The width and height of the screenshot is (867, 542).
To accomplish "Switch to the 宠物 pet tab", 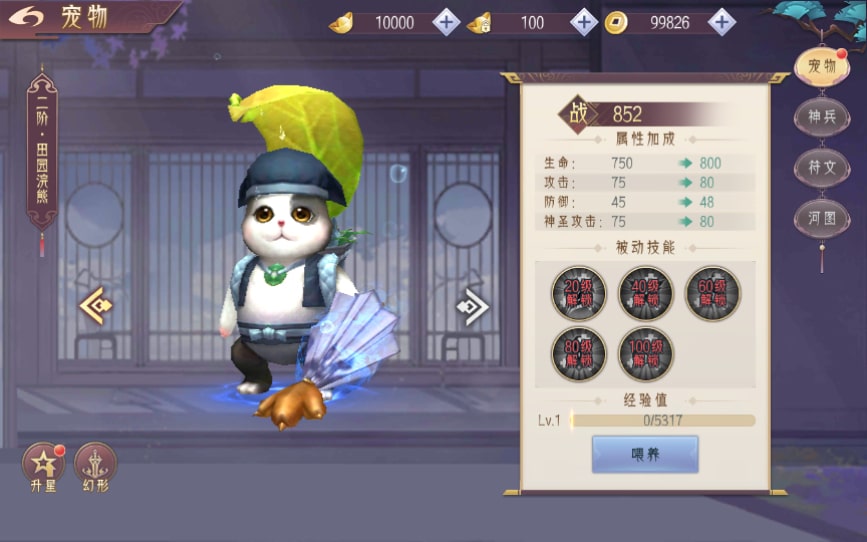I will pyautogui.click(x=822, y=67).
